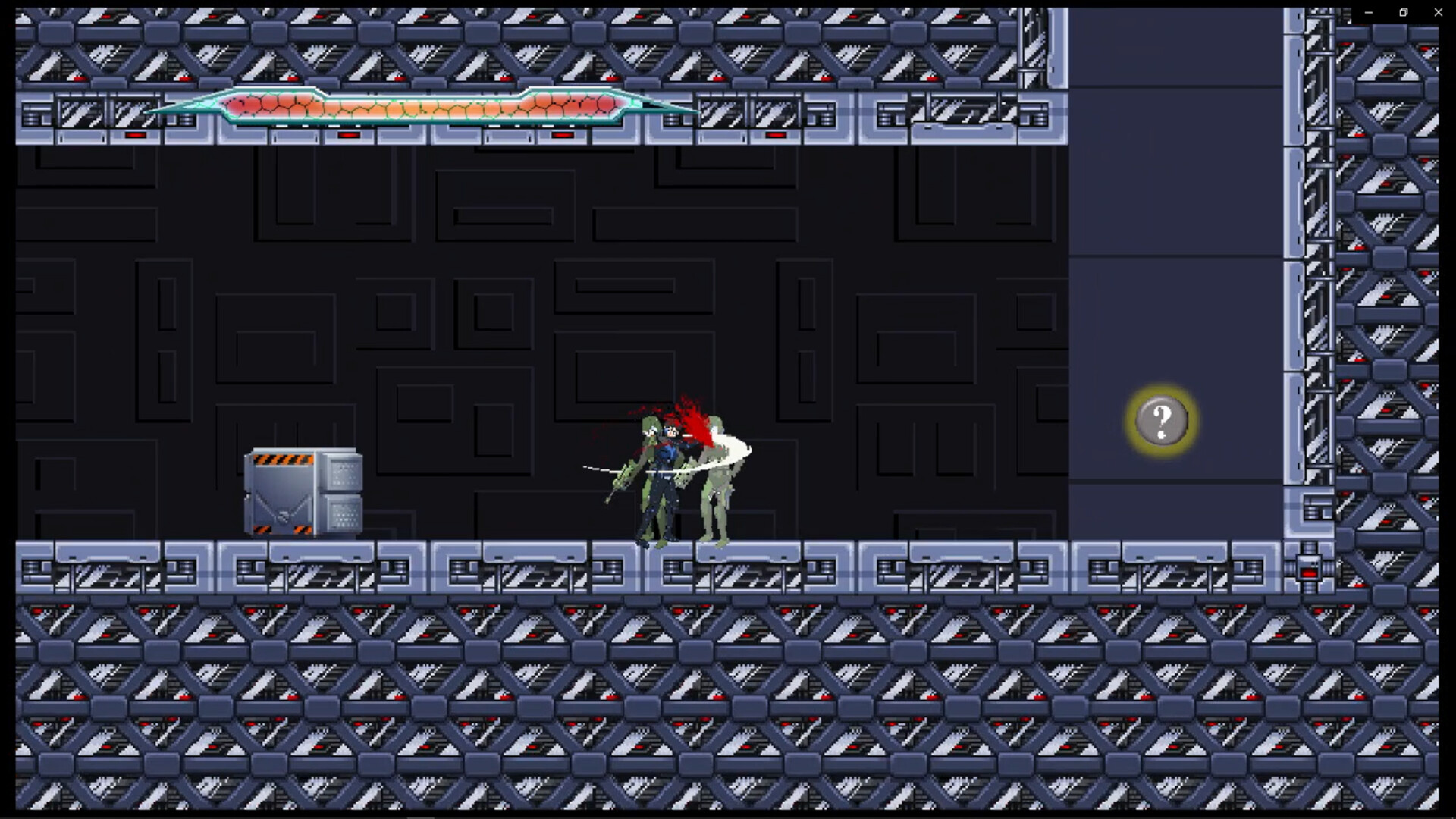Restore down the game window
The height and width of the screenshot is (819, 1456).
point(1401,12)
